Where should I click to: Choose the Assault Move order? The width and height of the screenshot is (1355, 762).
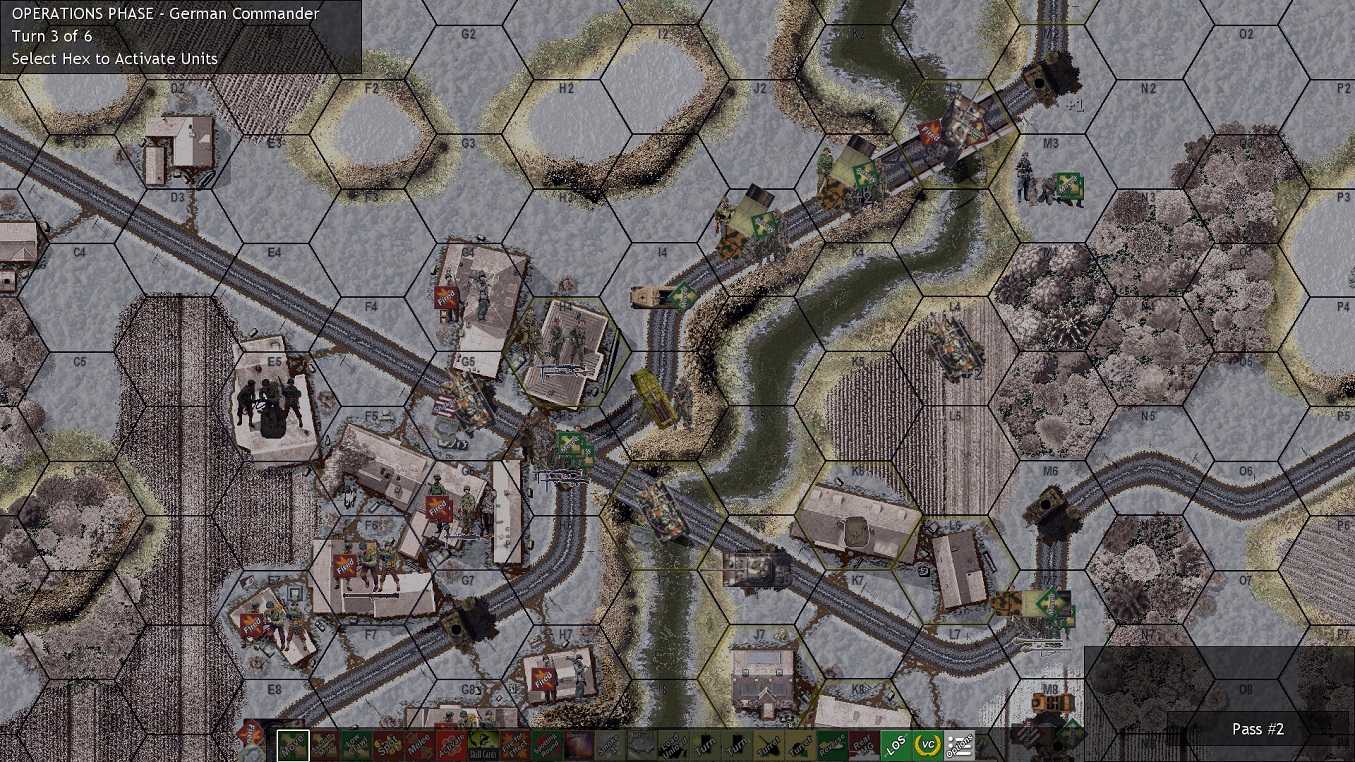click(x=325, y=745)
